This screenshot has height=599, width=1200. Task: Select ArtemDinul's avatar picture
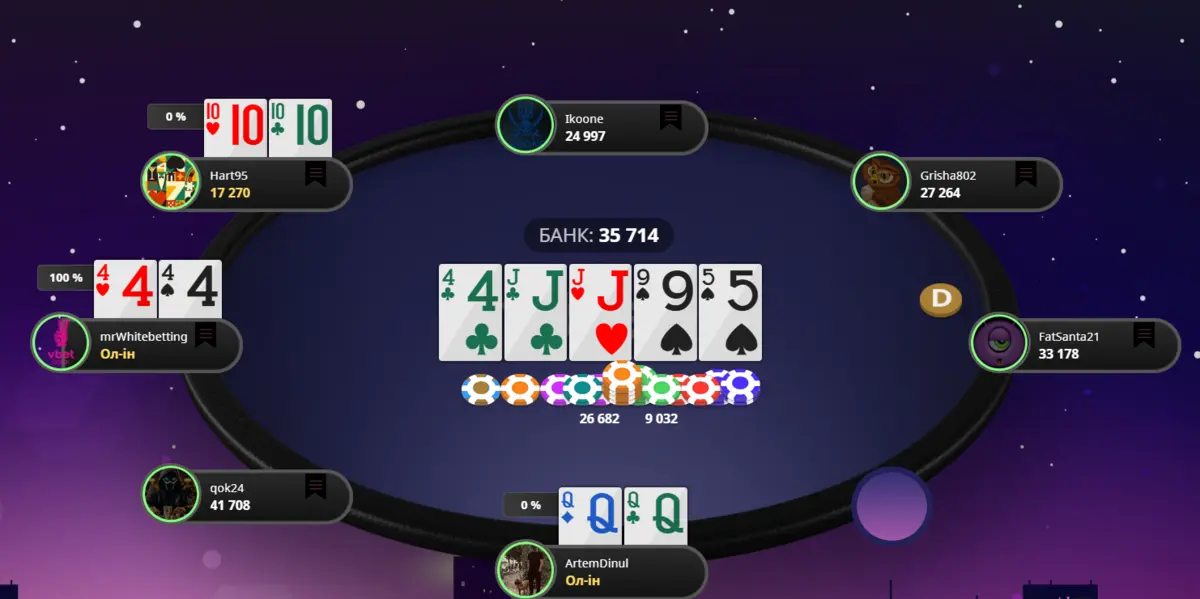coord(525,569)
